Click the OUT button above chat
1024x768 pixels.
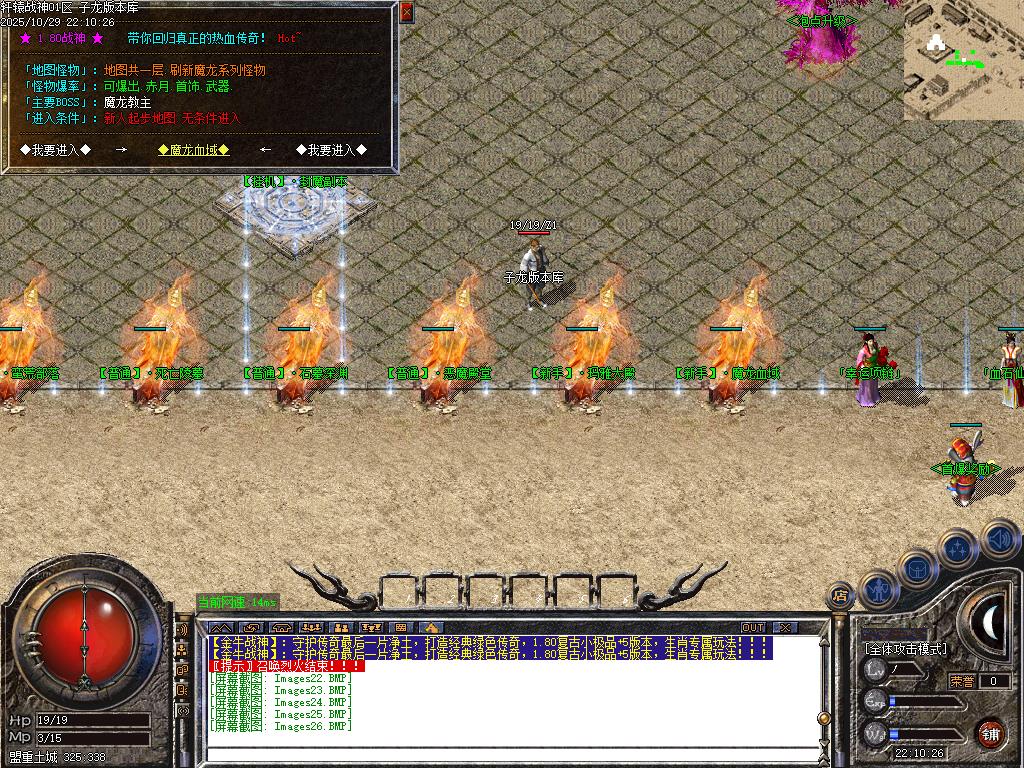pos(753,627)
